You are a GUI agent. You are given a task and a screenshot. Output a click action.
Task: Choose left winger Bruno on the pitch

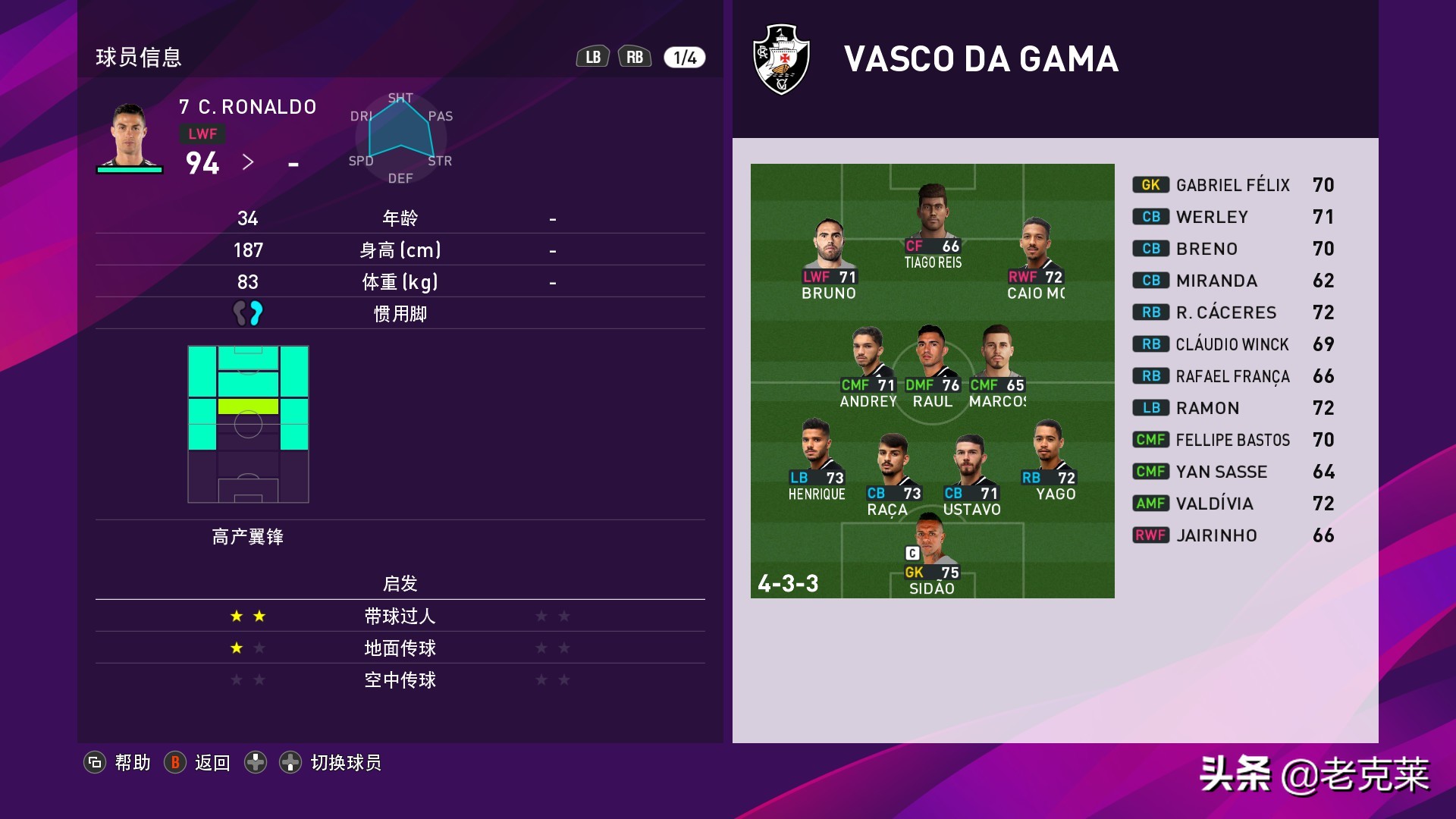pyautogui.click(x=830, y=258)
